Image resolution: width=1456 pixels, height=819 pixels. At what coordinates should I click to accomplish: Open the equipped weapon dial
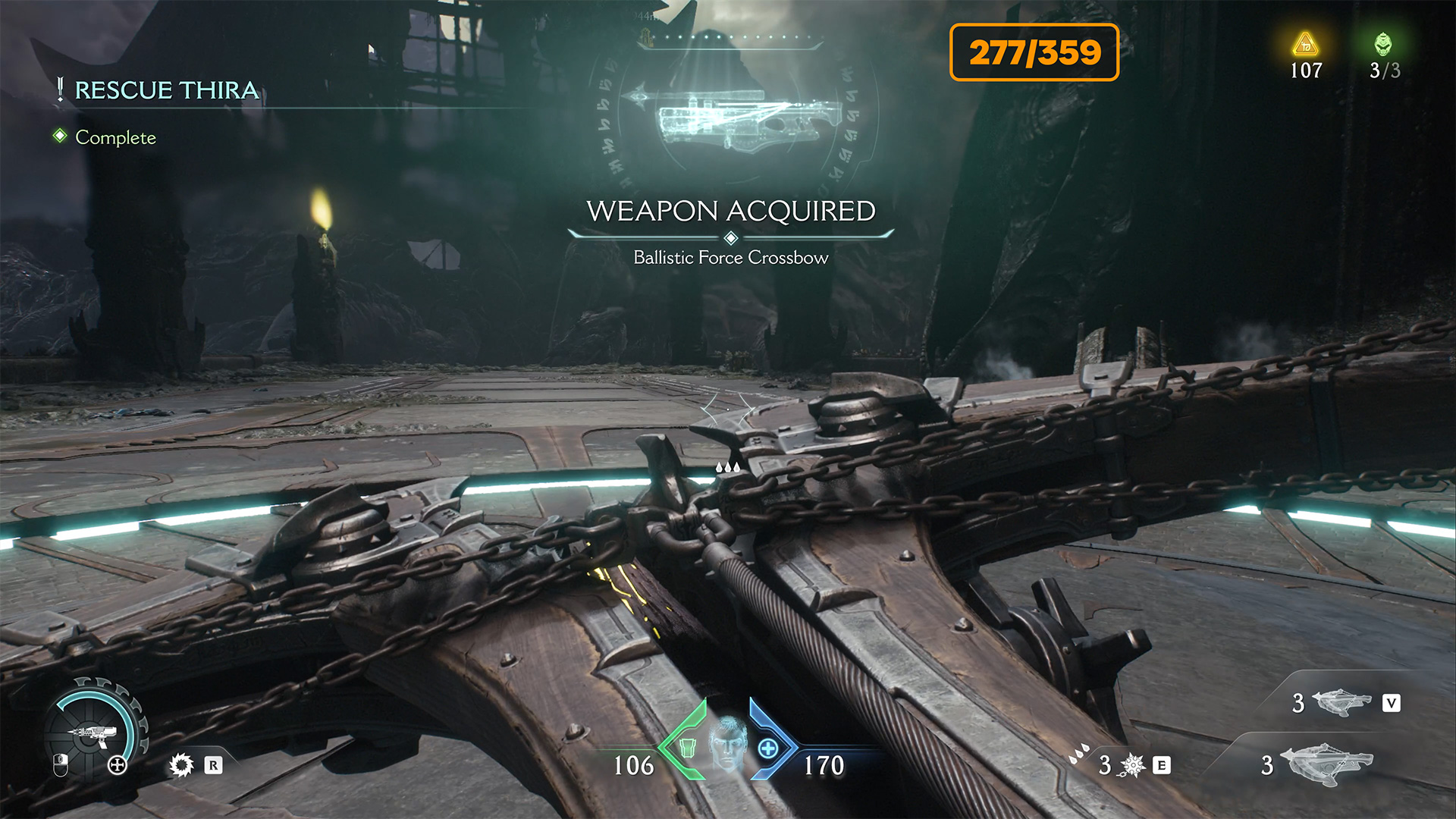[93, 732]
